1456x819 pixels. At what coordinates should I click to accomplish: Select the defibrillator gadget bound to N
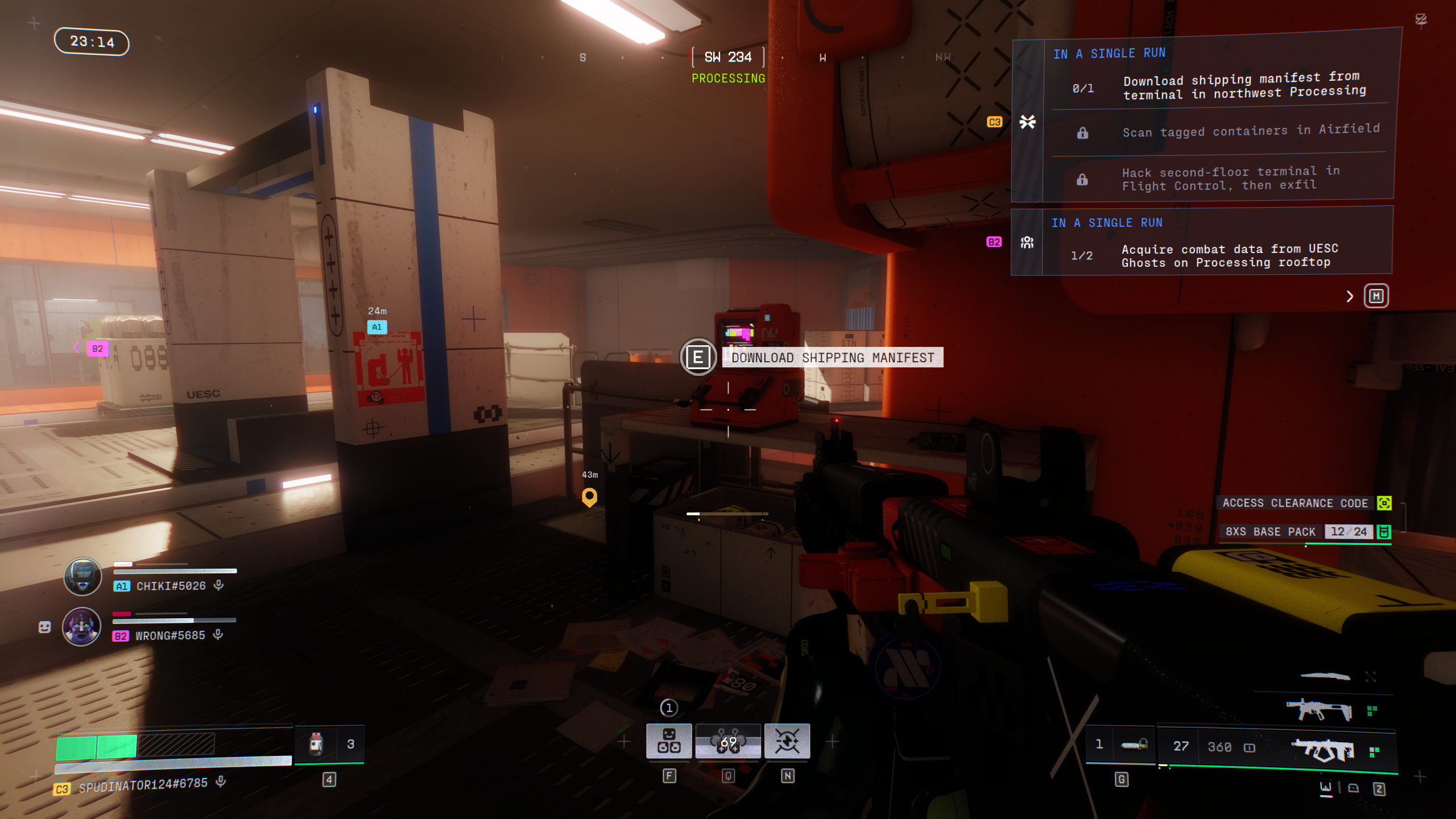pyautogui.click(x=788, y=741)
